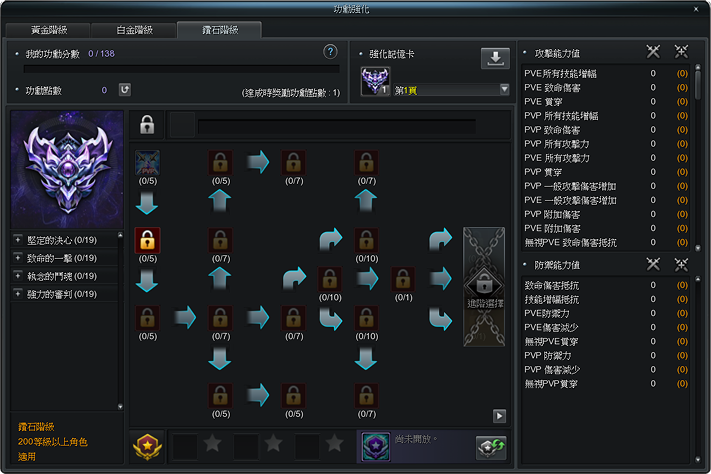The image size is (711, 474).
Task: Expand the 執念的鬥魂 (0/19) entry
Action: (x=18, y=276)
